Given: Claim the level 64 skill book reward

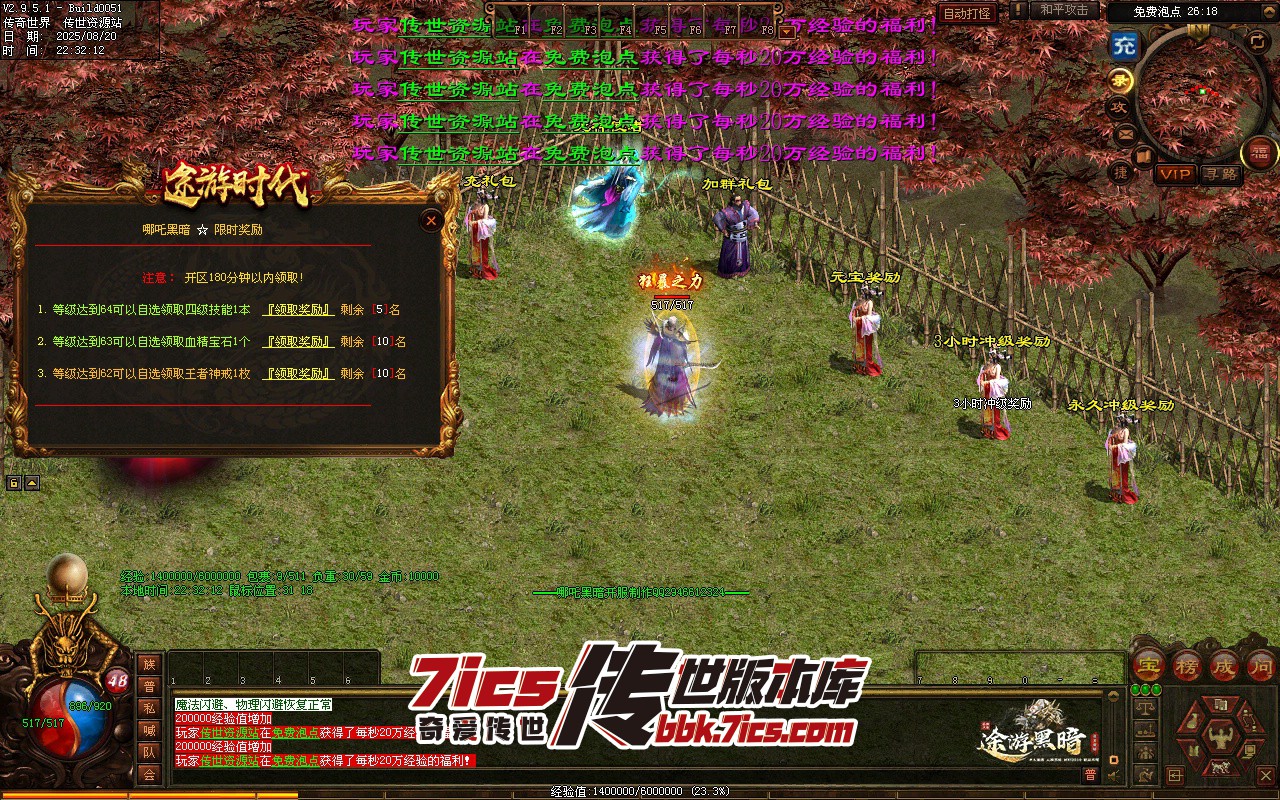Looking at the screenshot, I should click(x=298, y=310).
